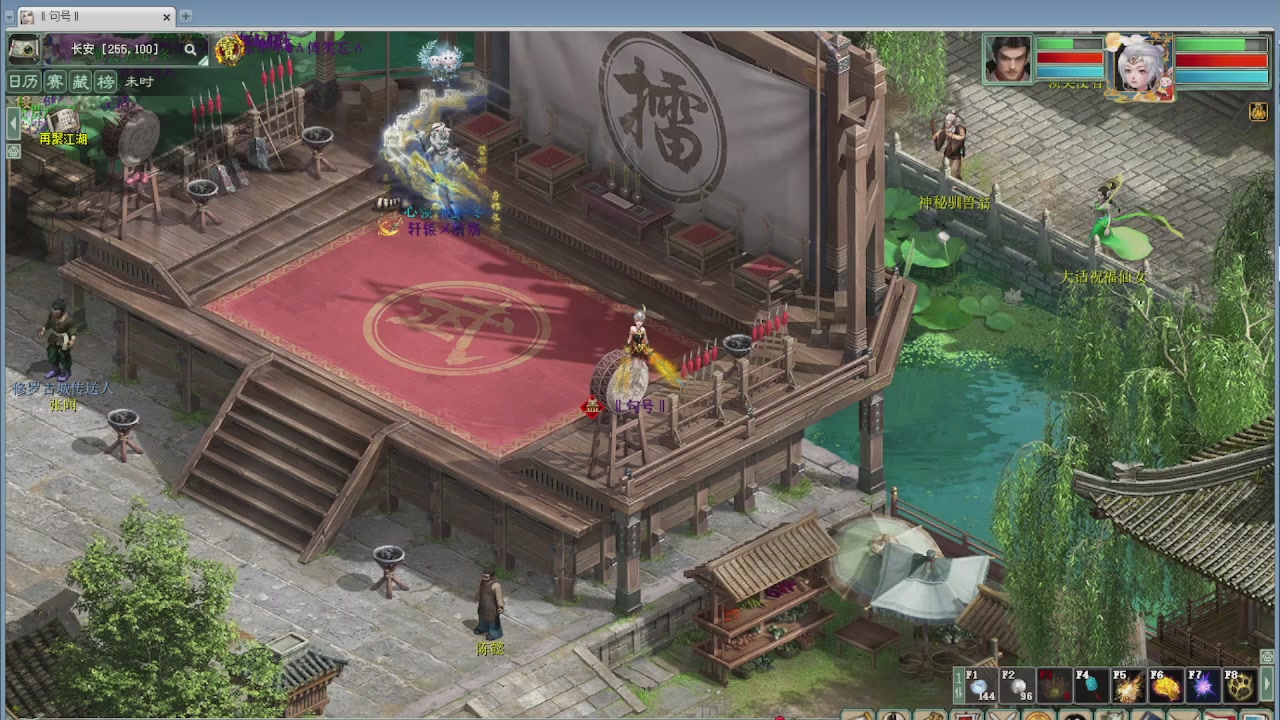The image size is (1280, 720).
Task: Toggle the 赛 panel button
Action: [x=55, y=81]
